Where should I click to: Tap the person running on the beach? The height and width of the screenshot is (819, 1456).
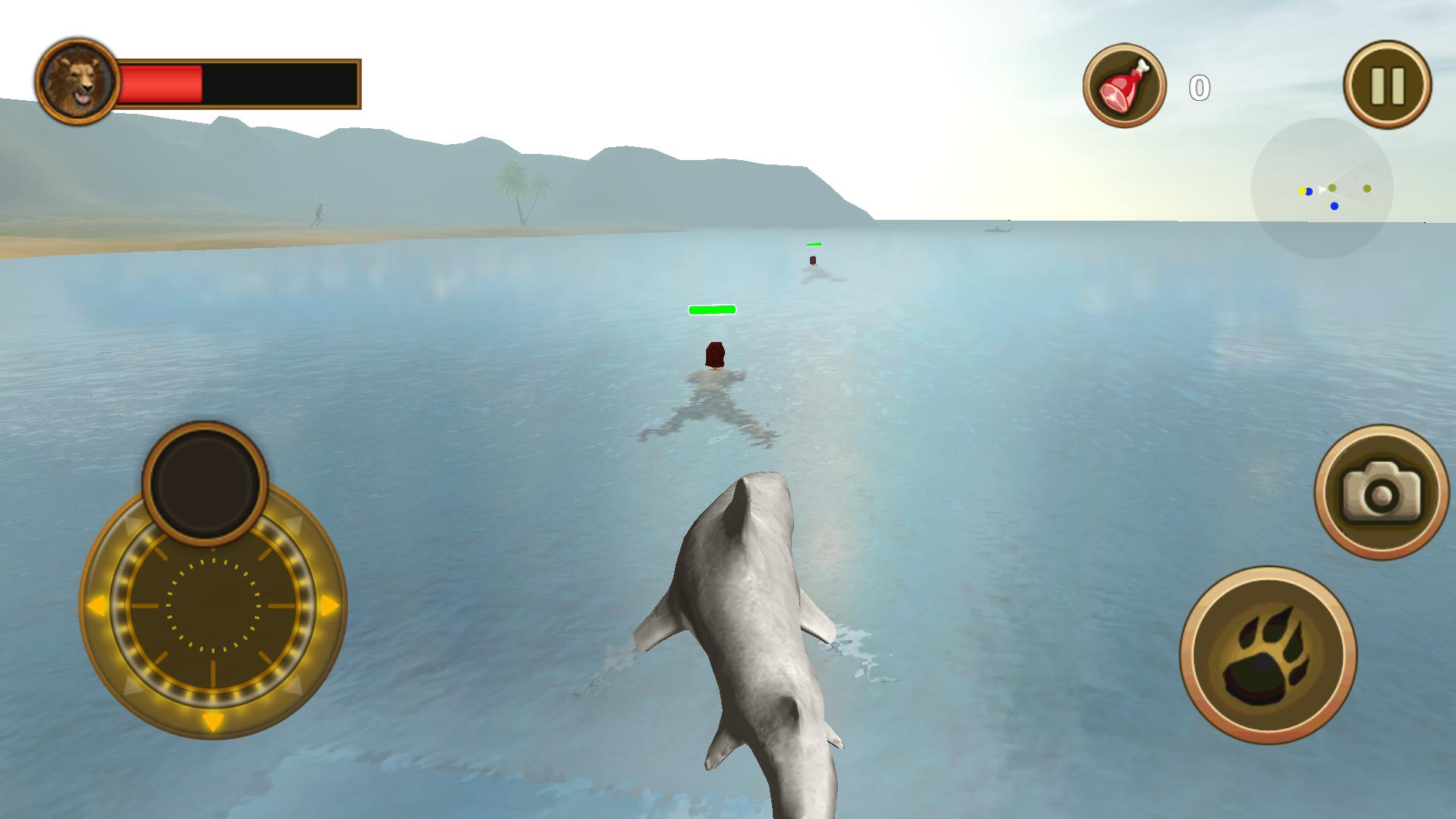tap(318, 214)
